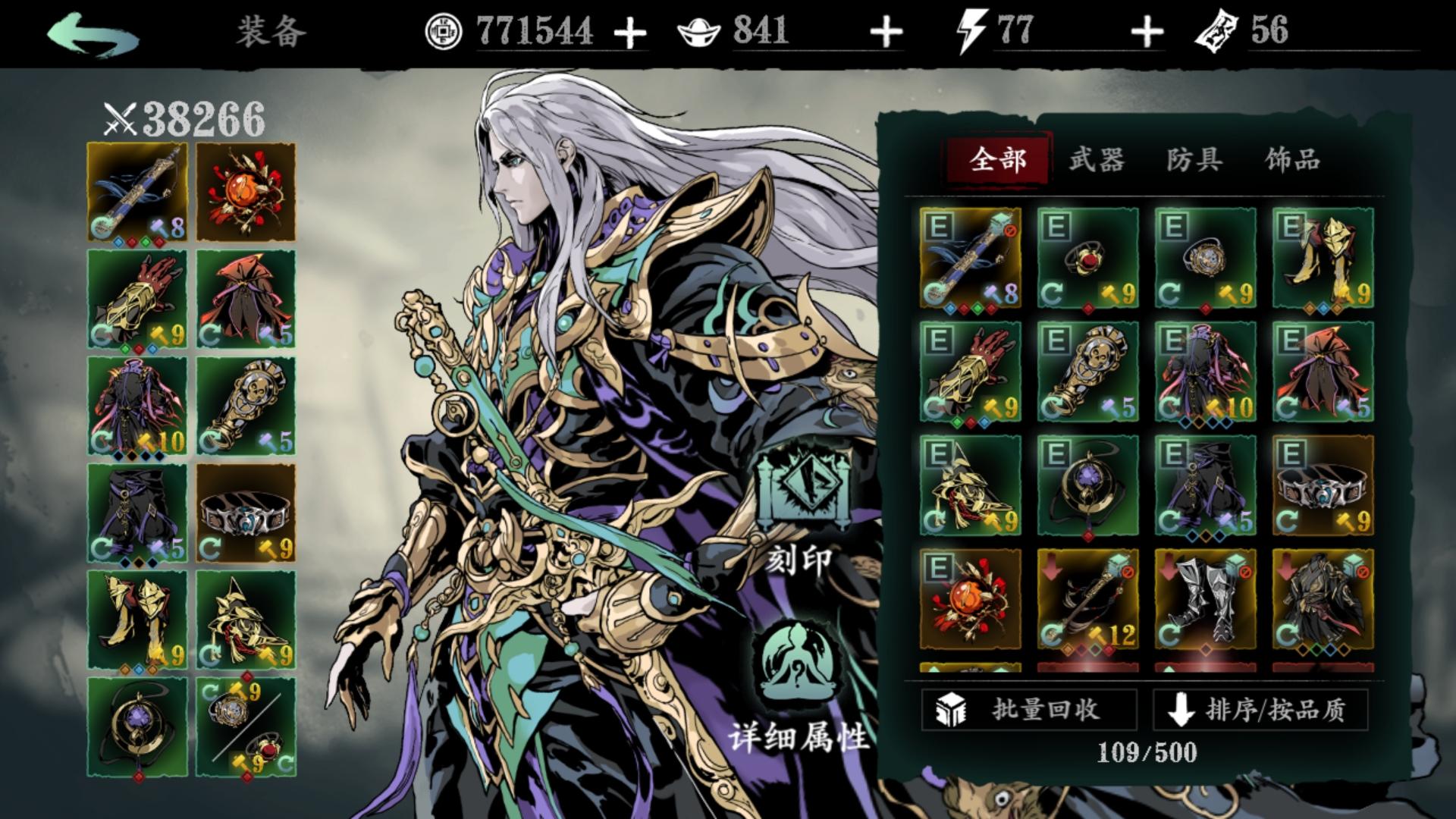The height and width of the screenshot is (819, 1456).
Task: Expand more coins with the plus button
Action: click(631, 32)
